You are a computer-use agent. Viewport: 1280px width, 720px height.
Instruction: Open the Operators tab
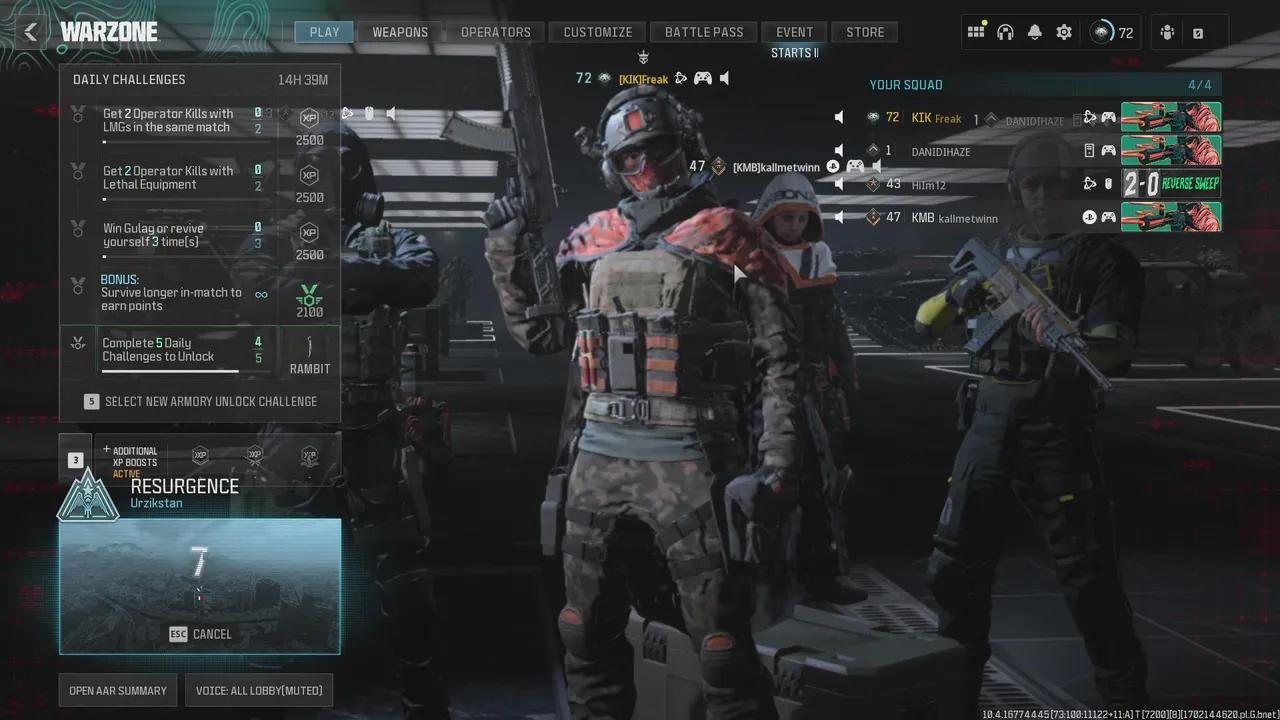coord(495,32)
